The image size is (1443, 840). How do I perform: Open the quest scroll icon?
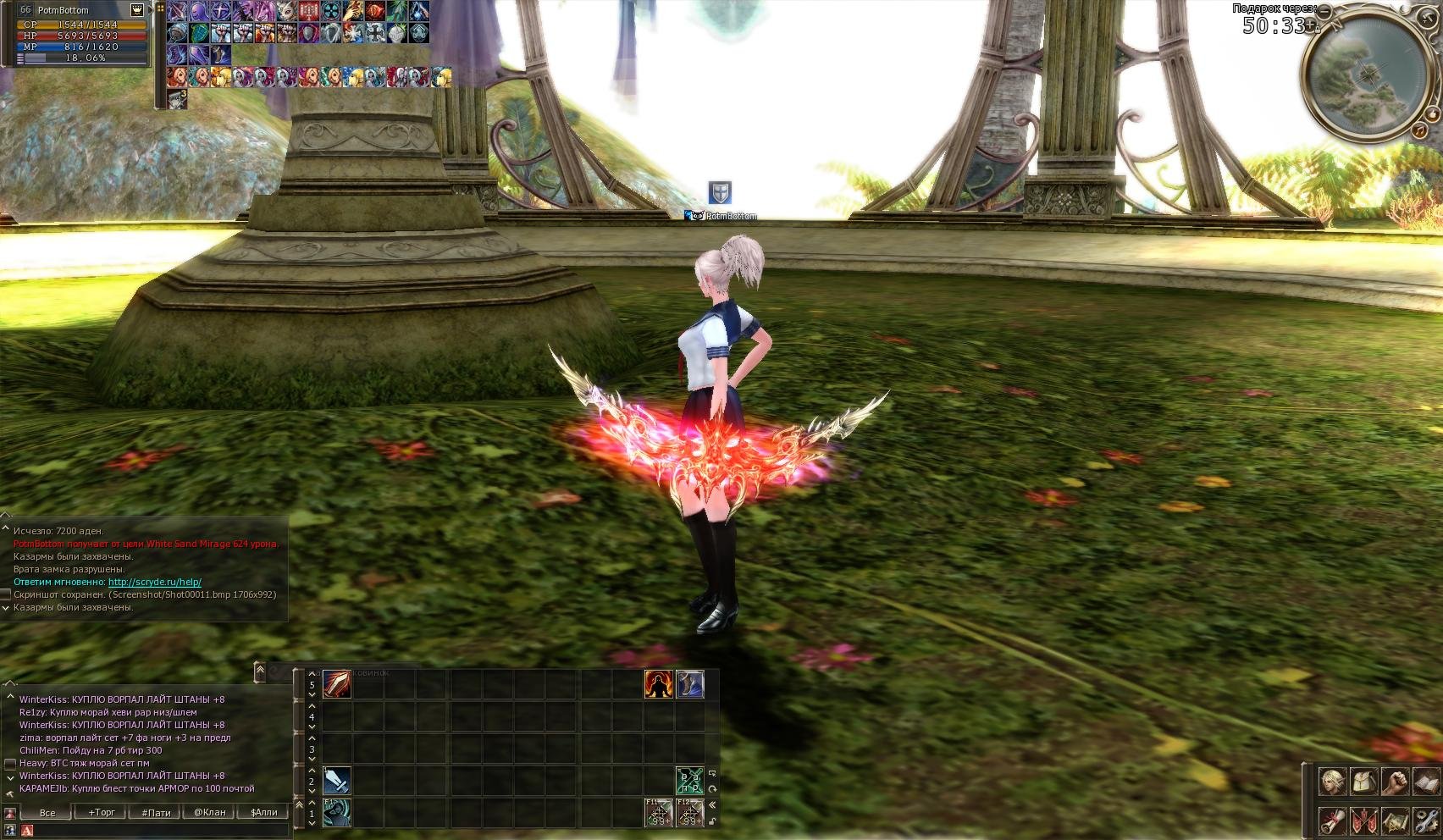[x=1332, y=821]
